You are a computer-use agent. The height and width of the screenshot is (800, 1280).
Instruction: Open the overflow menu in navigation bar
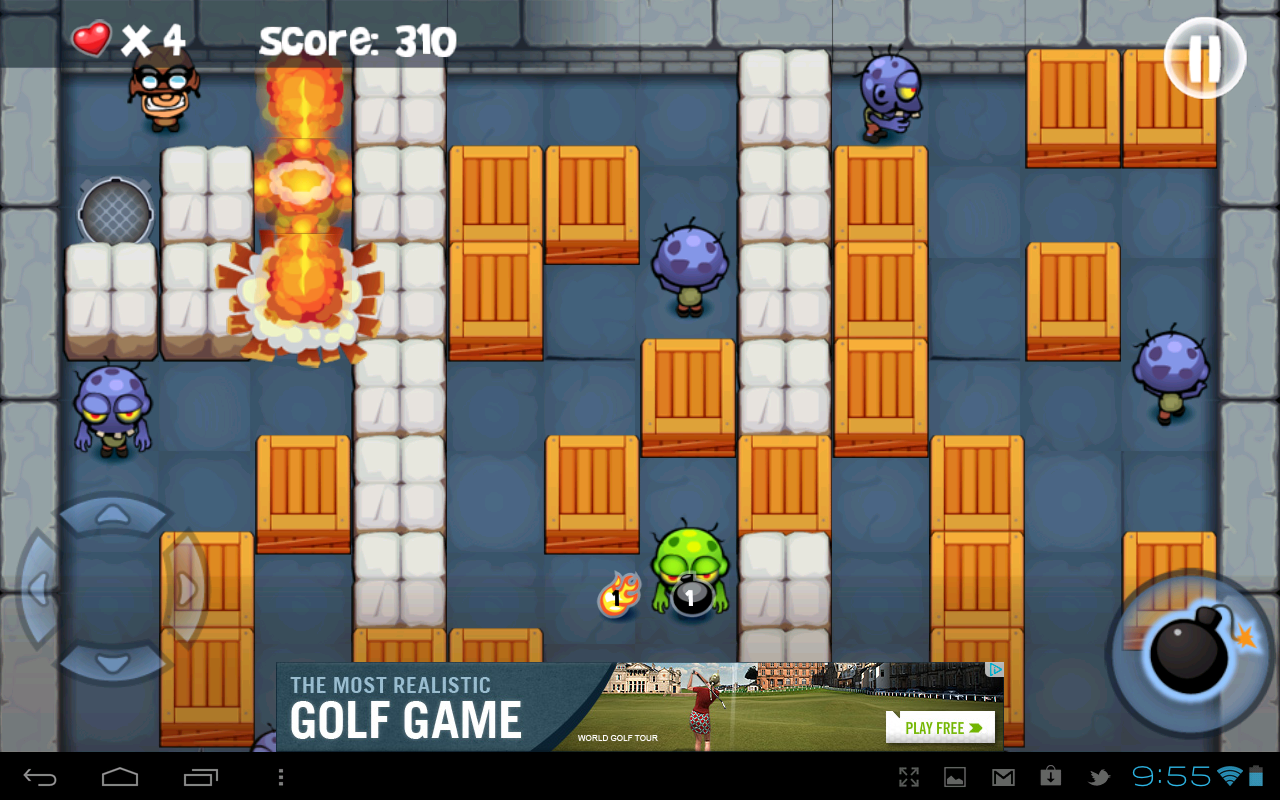tap(281, 775)
